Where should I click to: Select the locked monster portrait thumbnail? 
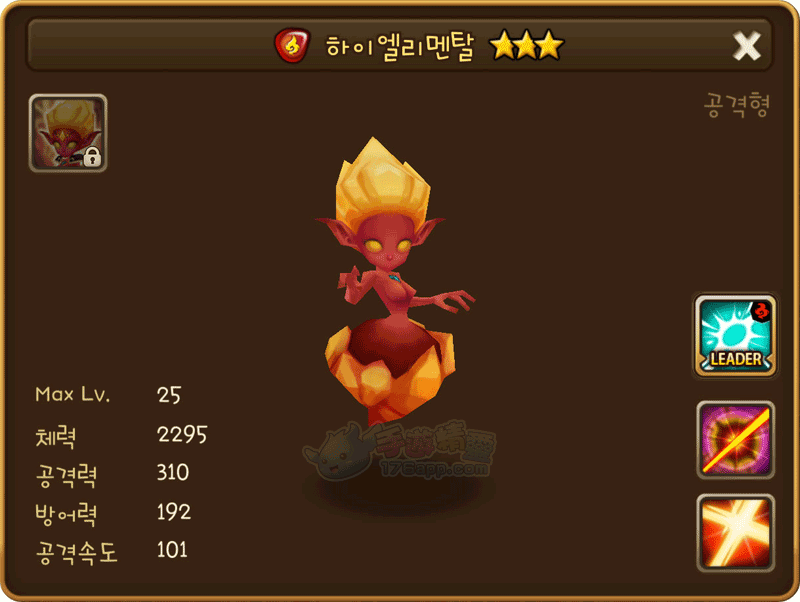pos(68,133)
